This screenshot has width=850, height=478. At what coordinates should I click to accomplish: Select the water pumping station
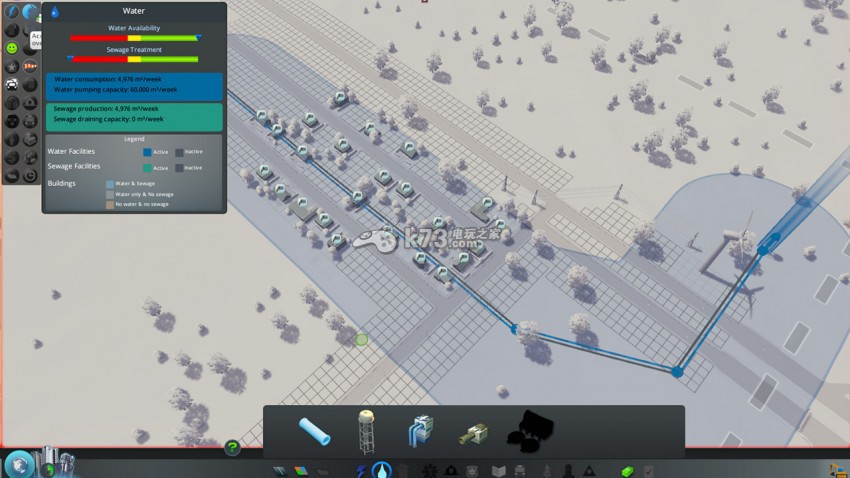420,431
